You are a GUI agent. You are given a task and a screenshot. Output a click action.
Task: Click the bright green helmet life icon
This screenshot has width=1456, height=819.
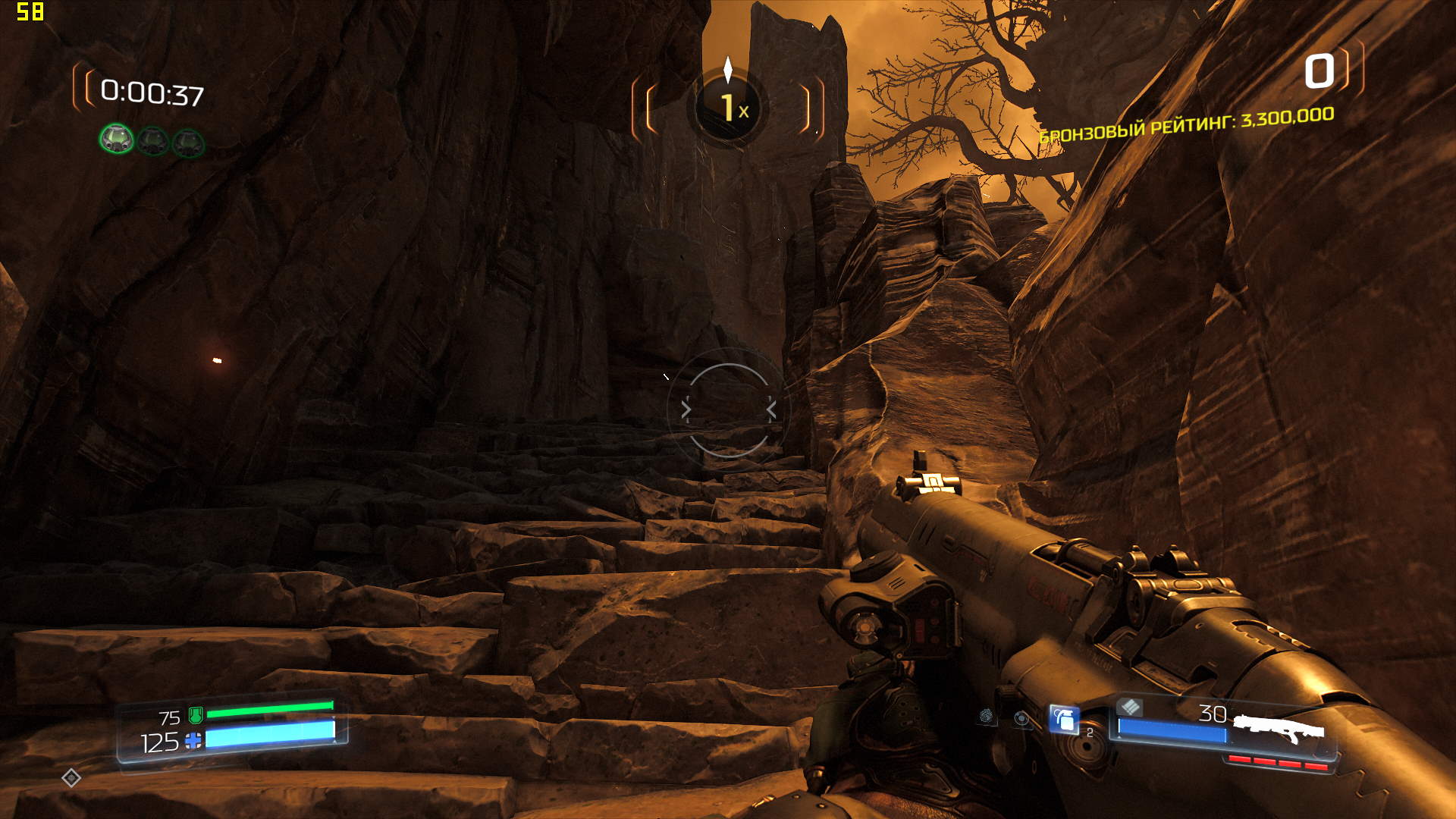click(x=117, y=139)
